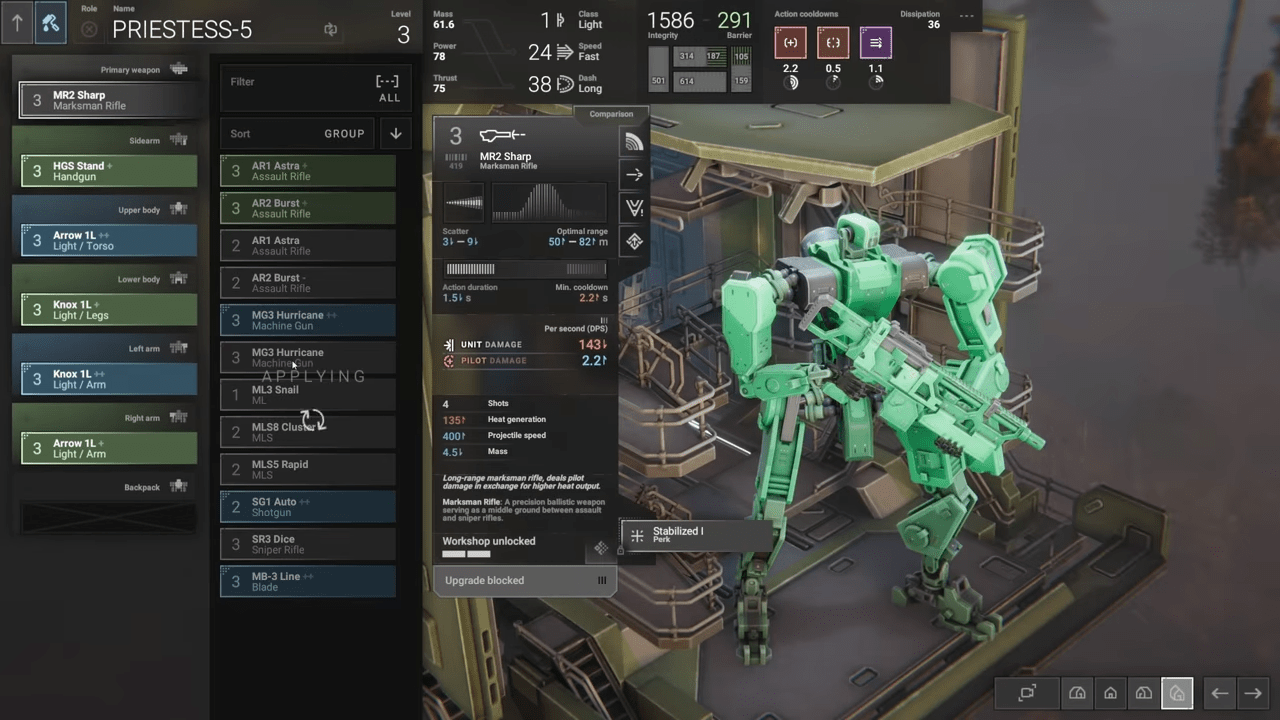Select the SG1 Auto Shotgun entry

point(307,507)
